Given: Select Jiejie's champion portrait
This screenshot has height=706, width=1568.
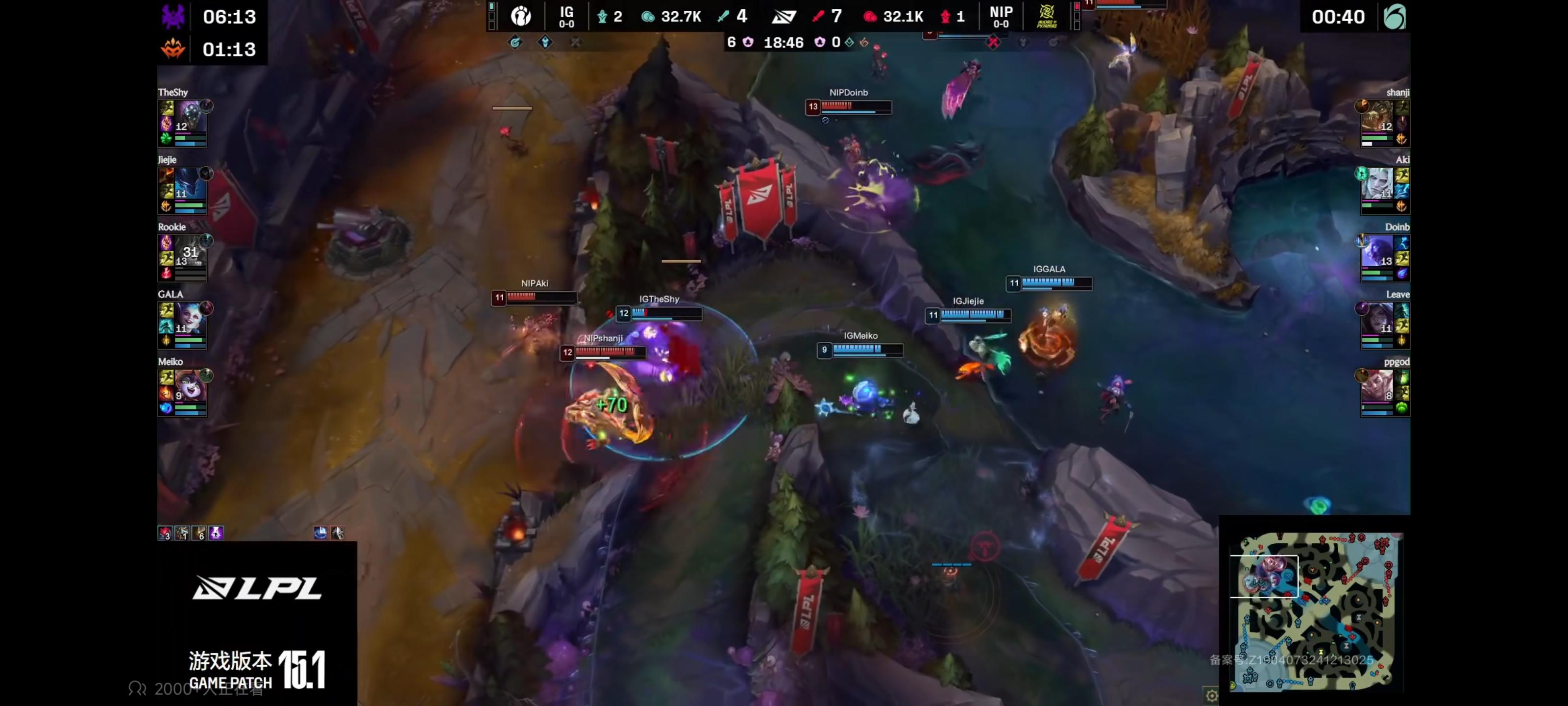Looking at the screenshot, I should (x=190, y=184).
